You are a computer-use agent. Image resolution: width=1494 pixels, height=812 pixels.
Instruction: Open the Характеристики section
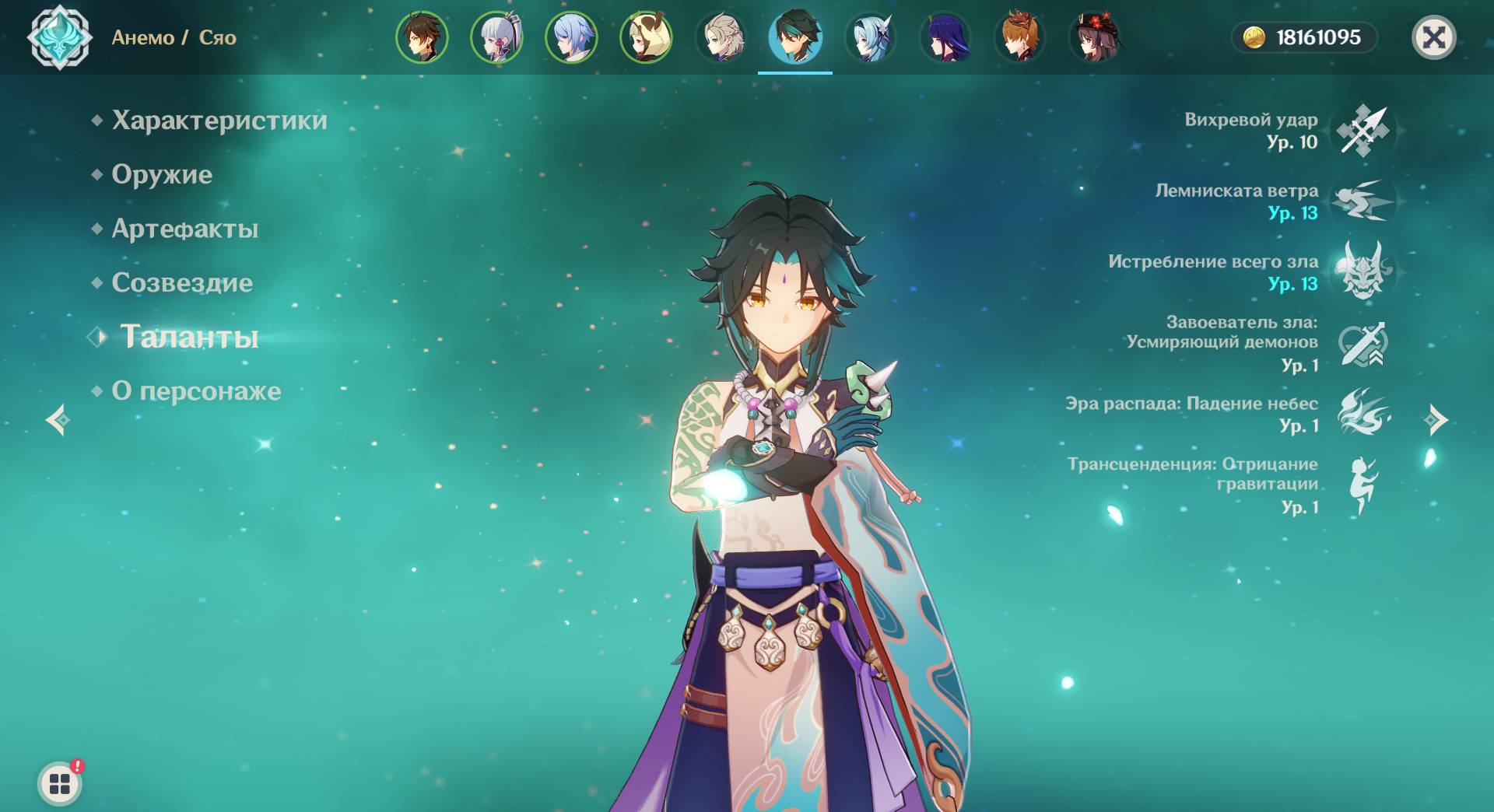point(219,121)
